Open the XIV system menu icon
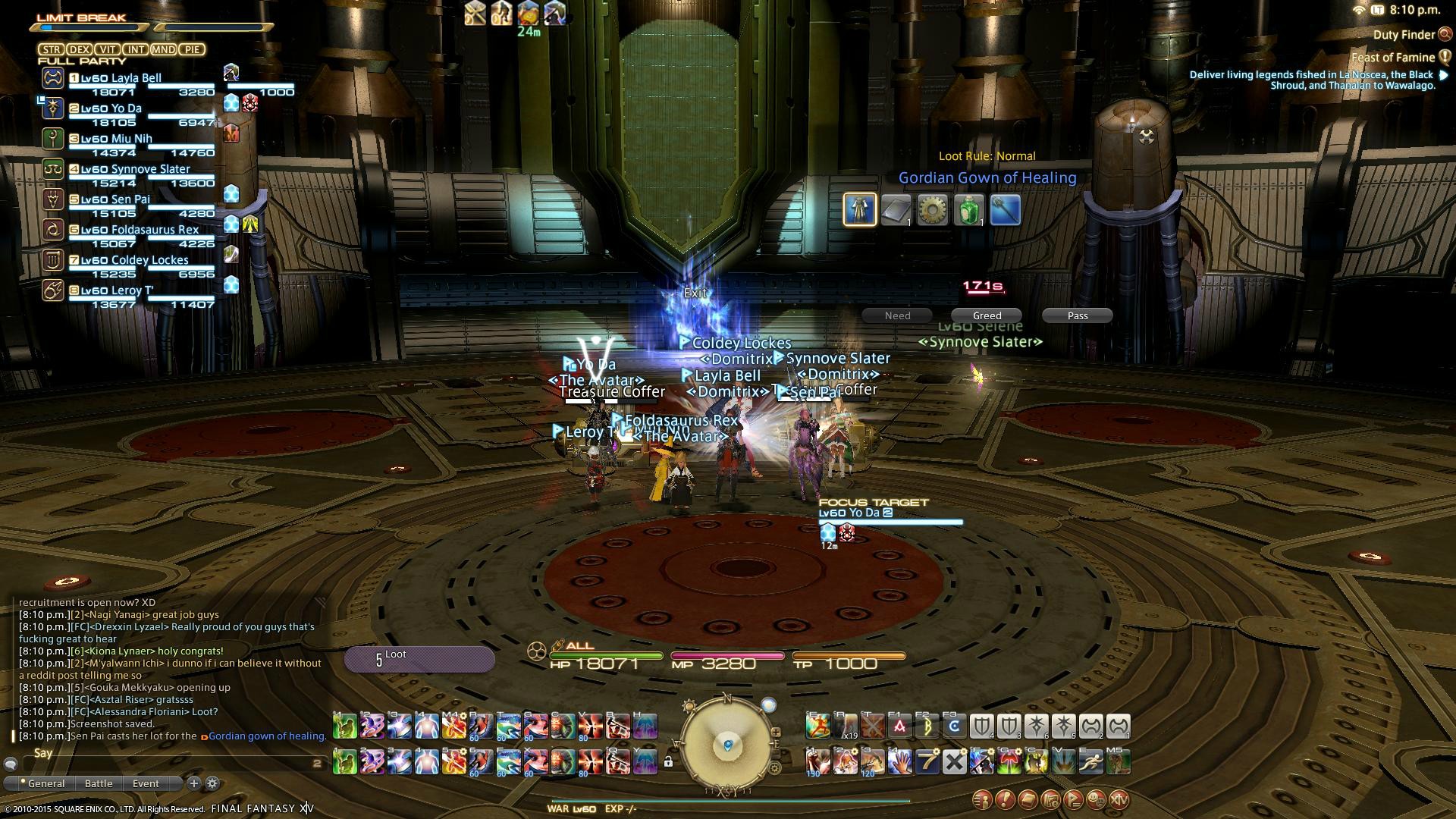This screenshot has height=819, width=1456. tap(1119, 799)
